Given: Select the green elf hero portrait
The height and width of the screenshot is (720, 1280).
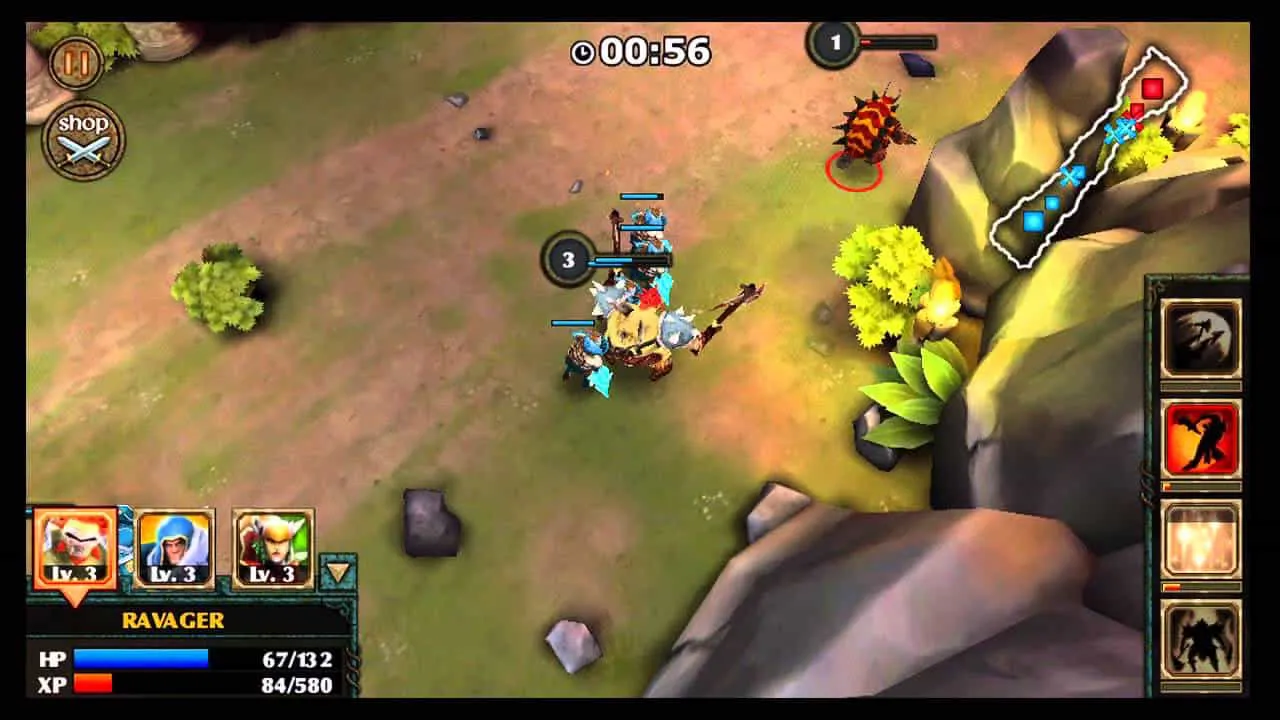Looking at the screenshot, I should 271,543.
